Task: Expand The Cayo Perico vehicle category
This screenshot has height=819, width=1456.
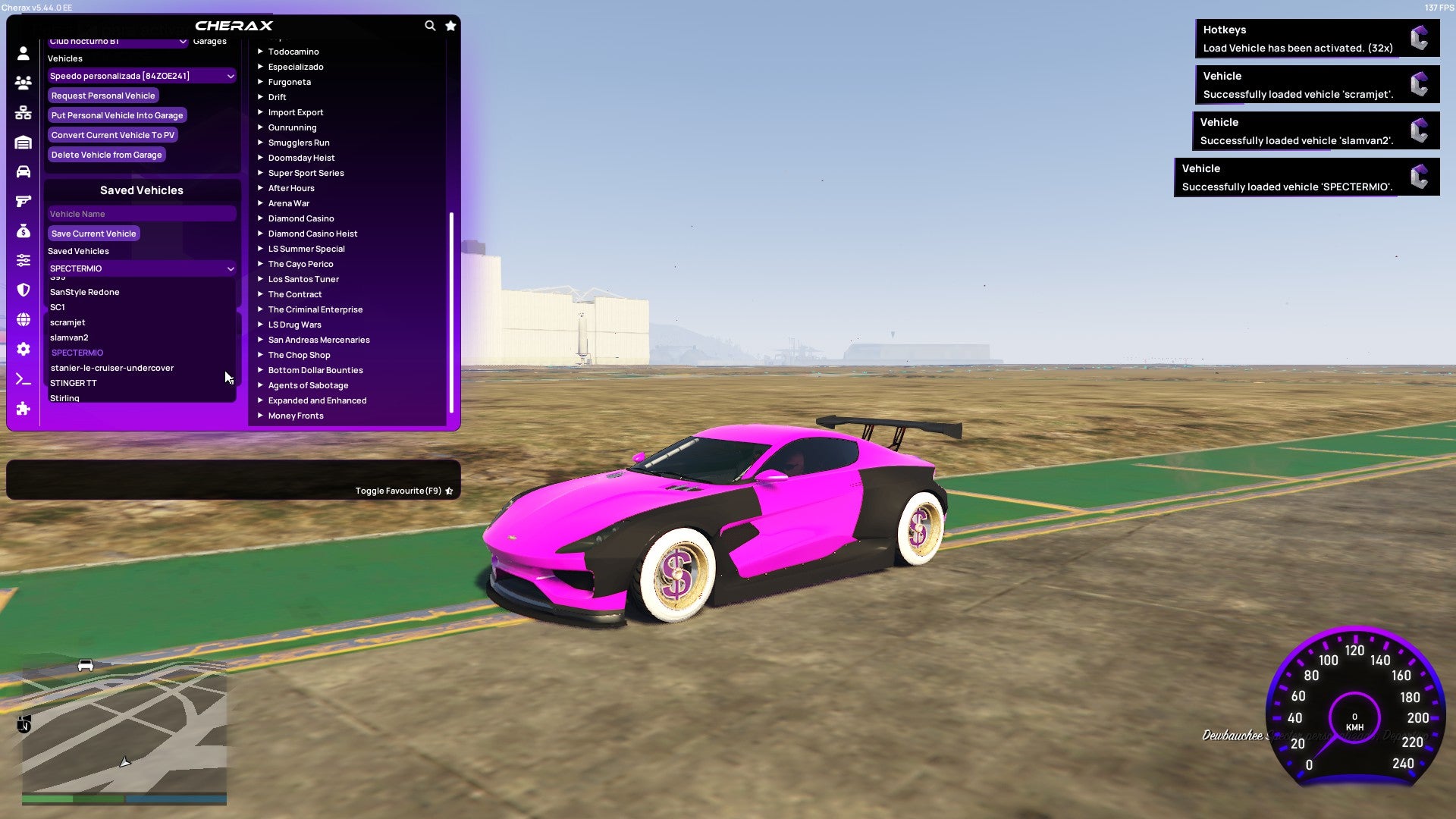Action: pos(300,263)
